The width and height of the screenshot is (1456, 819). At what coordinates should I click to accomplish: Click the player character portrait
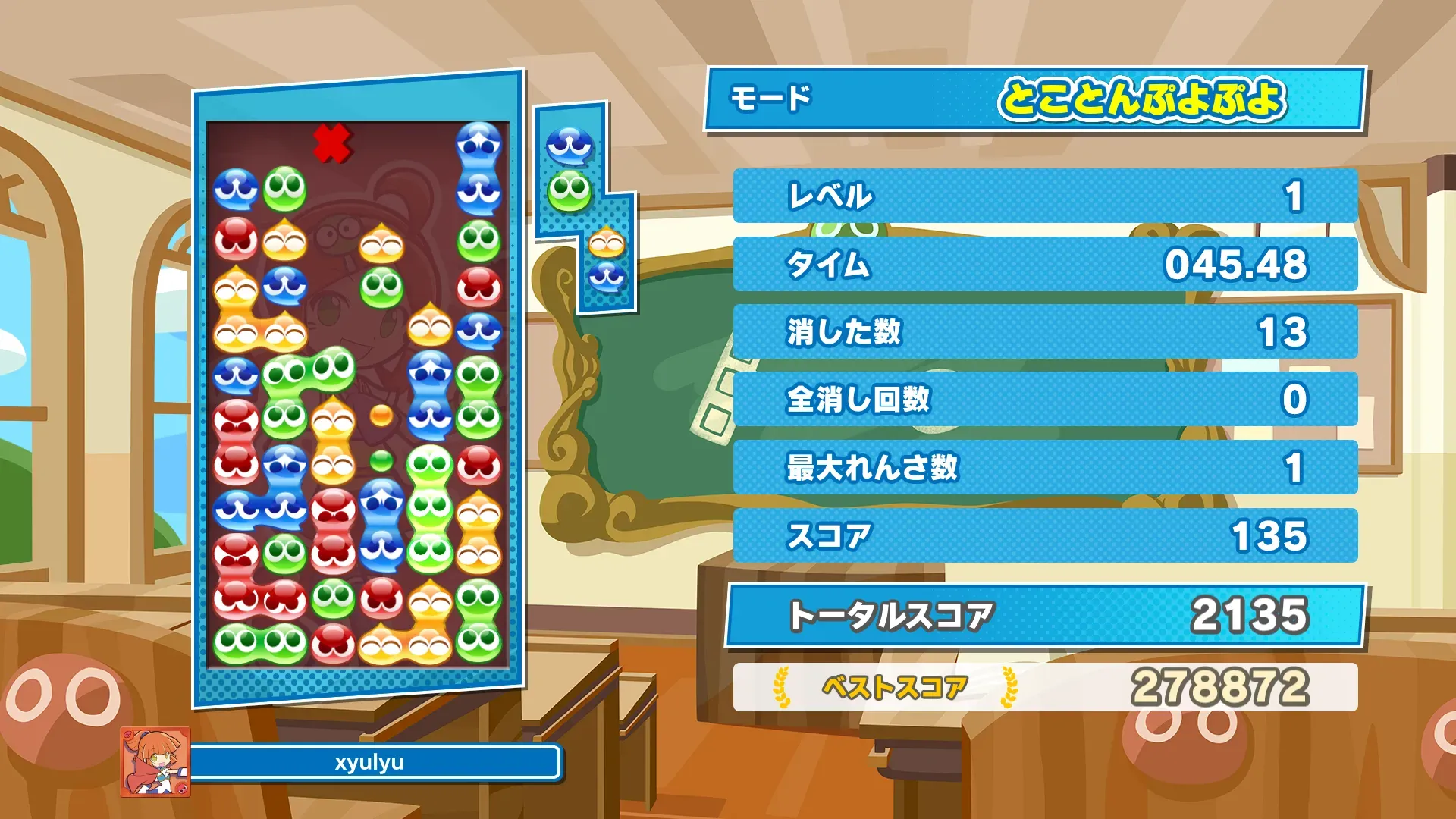pyautogui.click(x=155, y=761)
